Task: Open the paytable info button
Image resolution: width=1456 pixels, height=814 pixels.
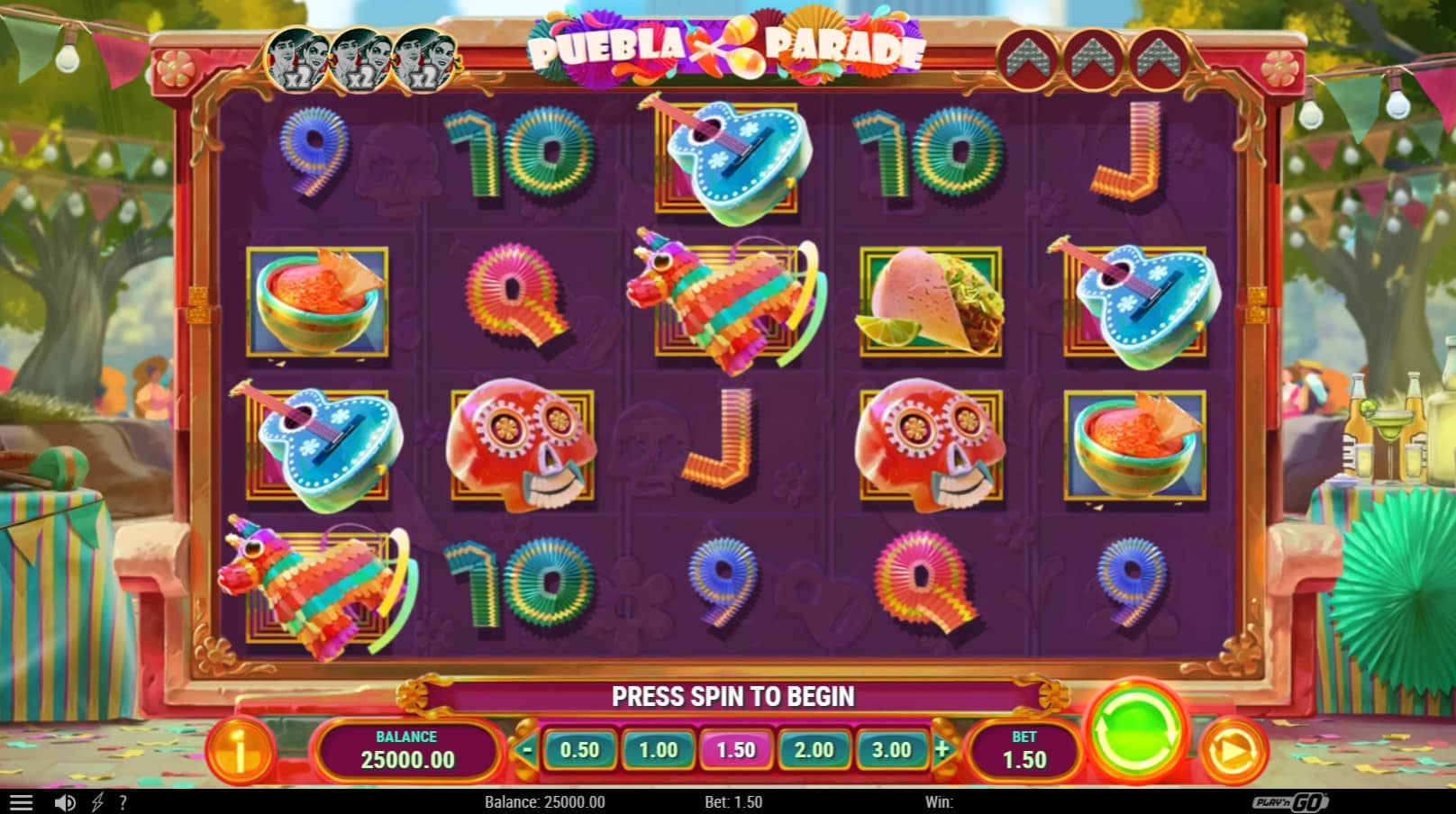Action: click(240, 749)
